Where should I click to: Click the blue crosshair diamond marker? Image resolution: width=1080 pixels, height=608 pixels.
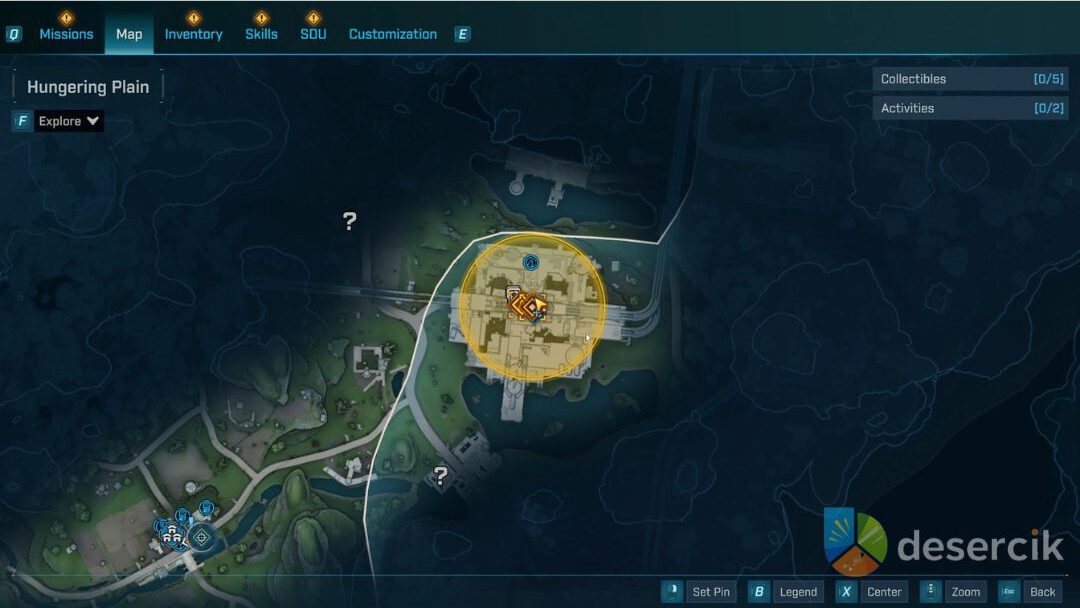coord(202,537)
